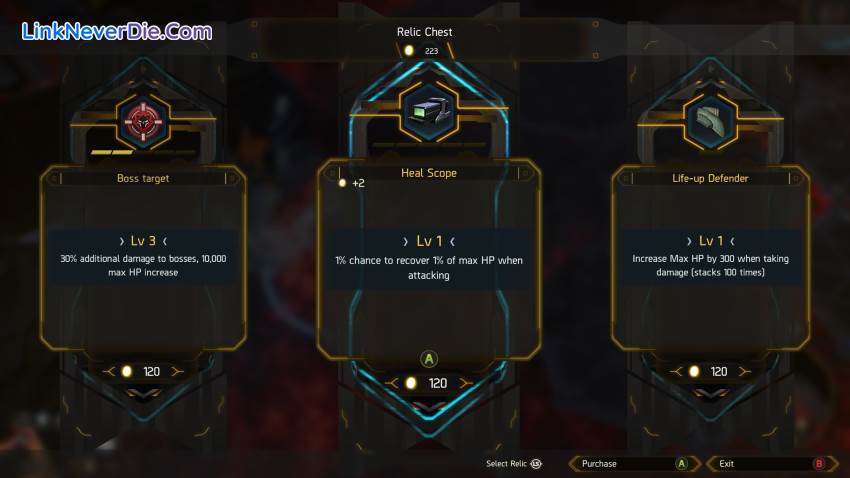Viewport: 850px width, 478px height.
Task: Open the LinkNeverDie.Com watermark link
Action: pyautogui.click(x=117, y=31)
